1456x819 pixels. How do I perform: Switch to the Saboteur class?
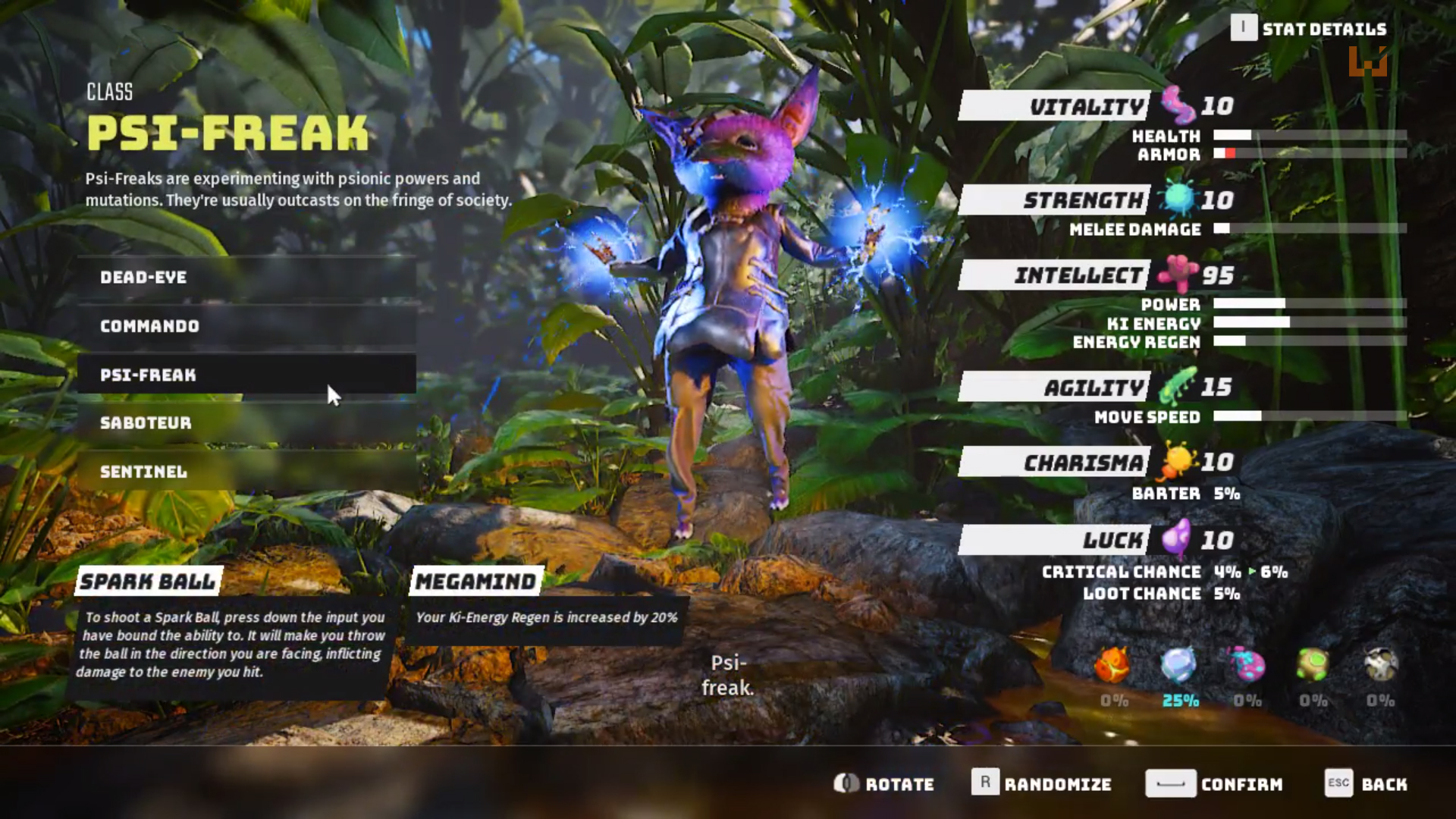point(246,423)
